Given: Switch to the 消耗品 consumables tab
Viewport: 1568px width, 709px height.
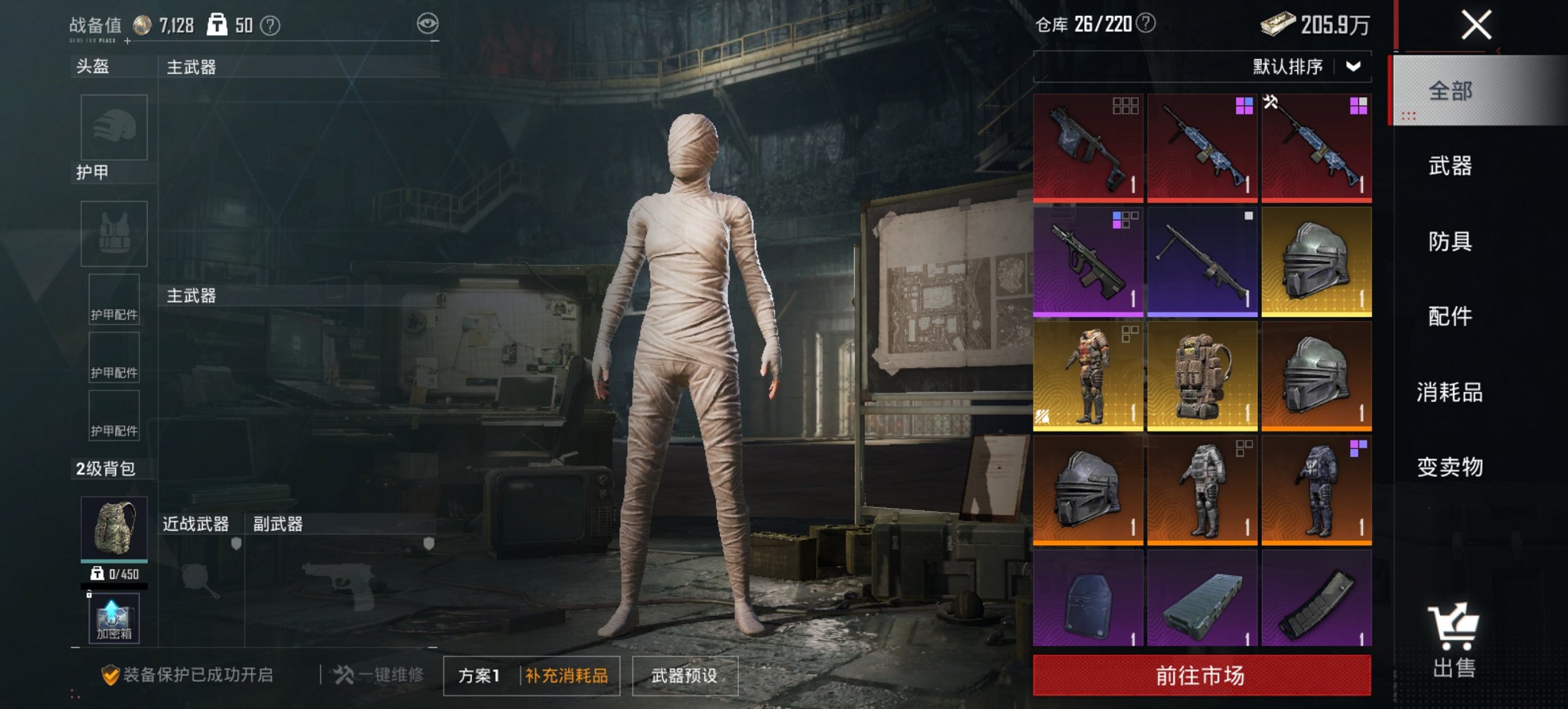Looking at the screenshot, I should [1450, 392].
